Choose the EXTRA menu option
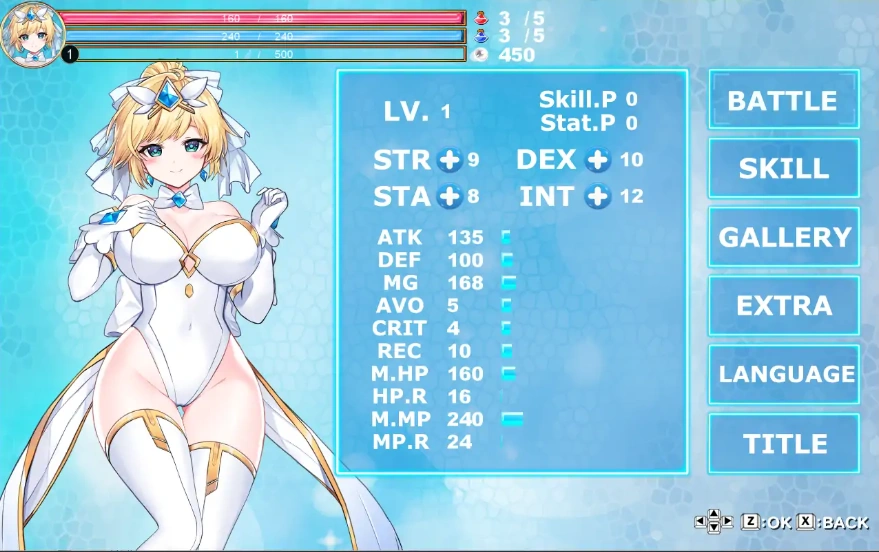879x552 pixels. click(783, 306)
